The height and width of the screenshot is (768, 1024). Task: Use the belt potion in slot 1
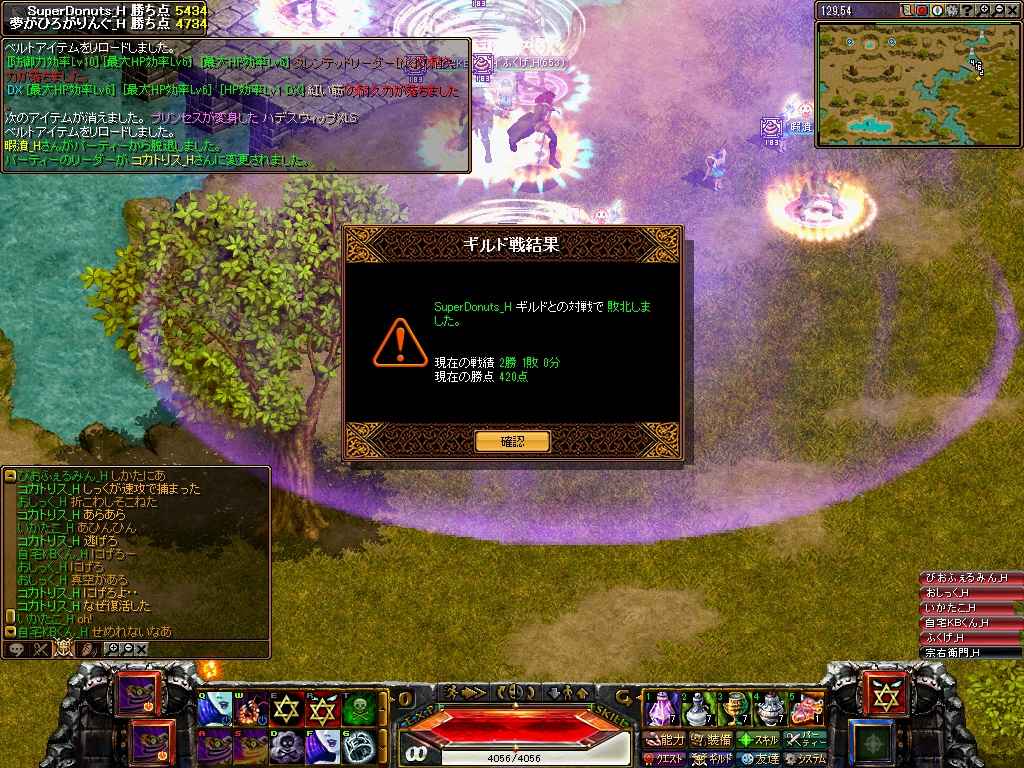coord(662,709)
